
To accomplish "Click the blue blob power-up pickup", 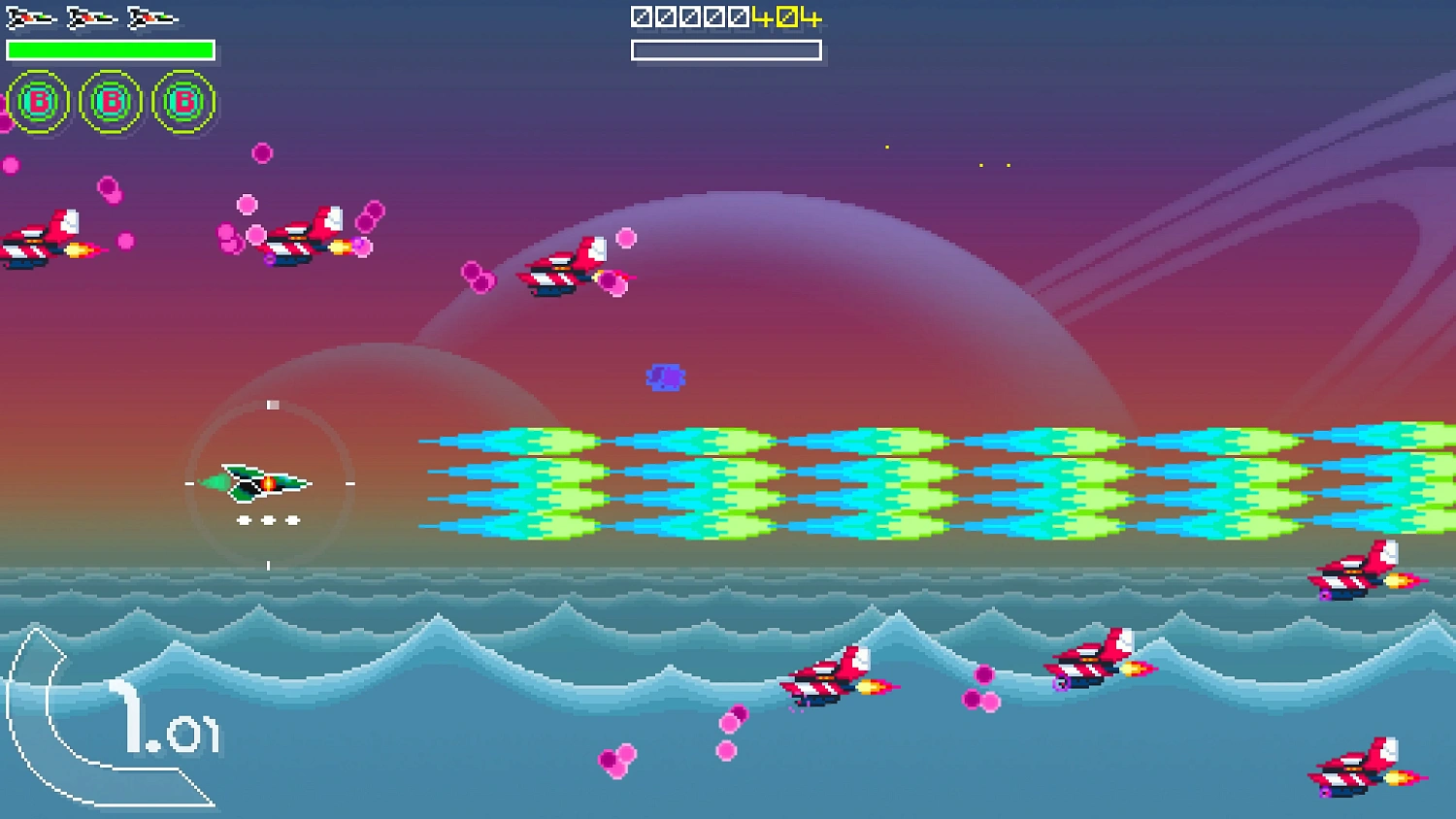I will (x=664, y=376).
